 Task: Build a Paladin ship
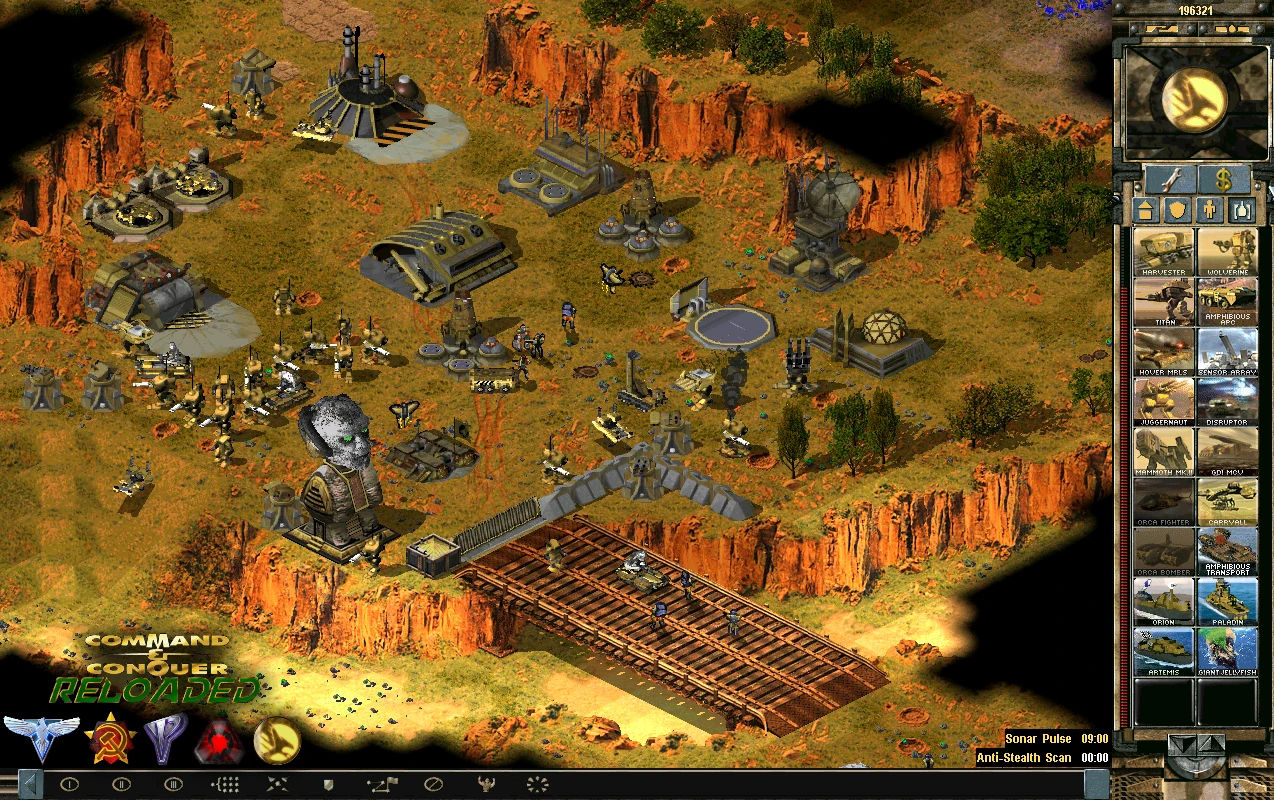1227,602
